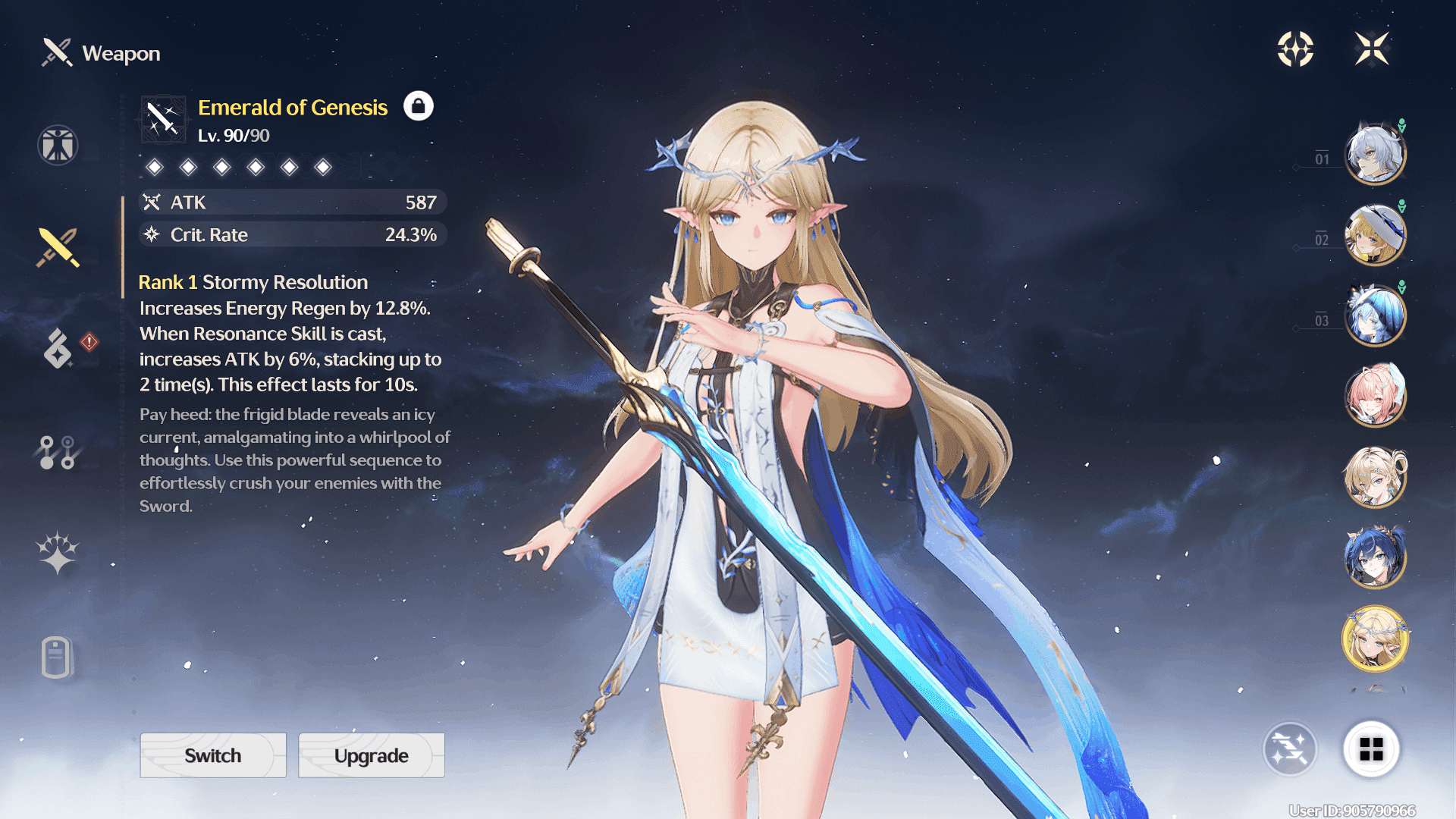The image size is (1456, 819).
Task: Switch to the skill tree nodes tab
Action: (x=58, y=452)
